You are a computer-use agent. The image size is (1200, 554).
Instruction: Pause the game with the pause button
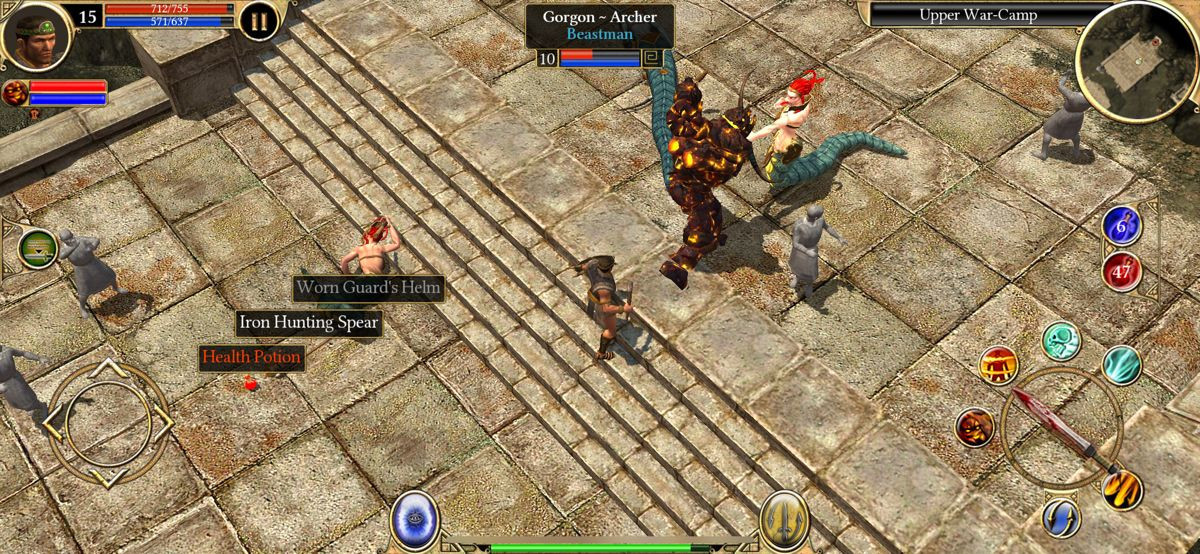coord(259,20)
